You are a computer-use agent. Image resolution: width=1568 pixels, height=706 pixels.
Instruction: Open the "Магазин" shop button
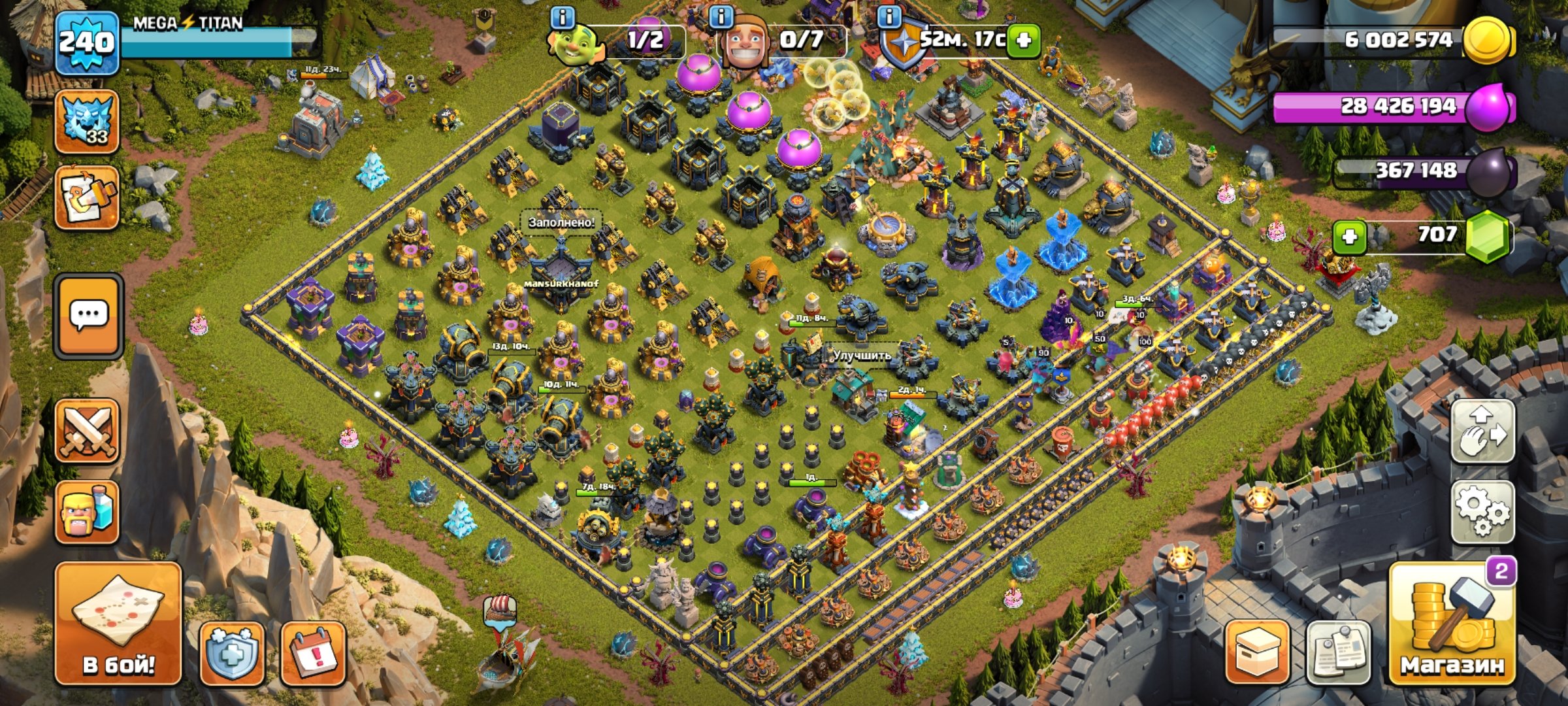tap(1452, 623)
